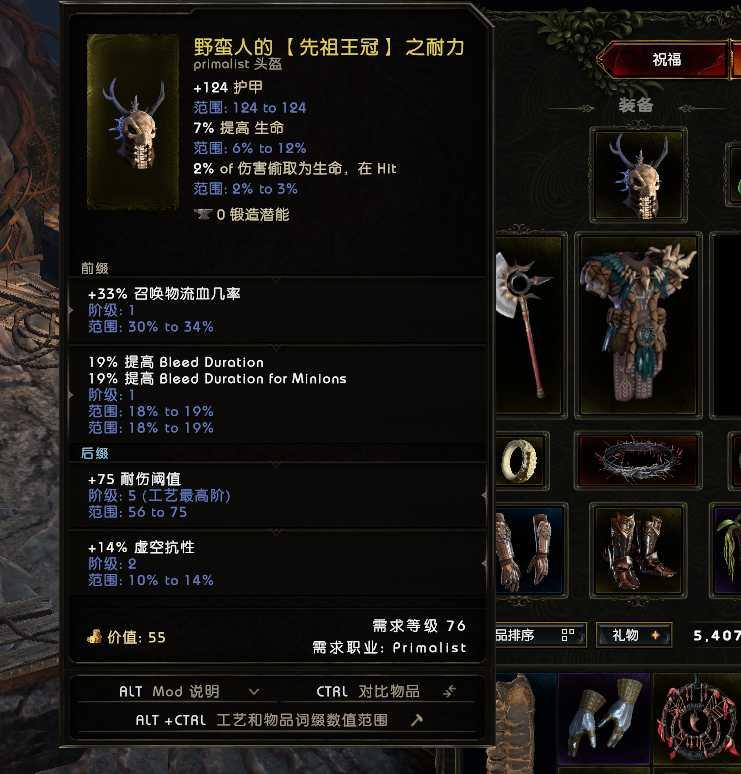Screen dimensions: 741x774
Task: Click the 品排序 sort button
Action: pyautogui.click(x=540, y=635)
